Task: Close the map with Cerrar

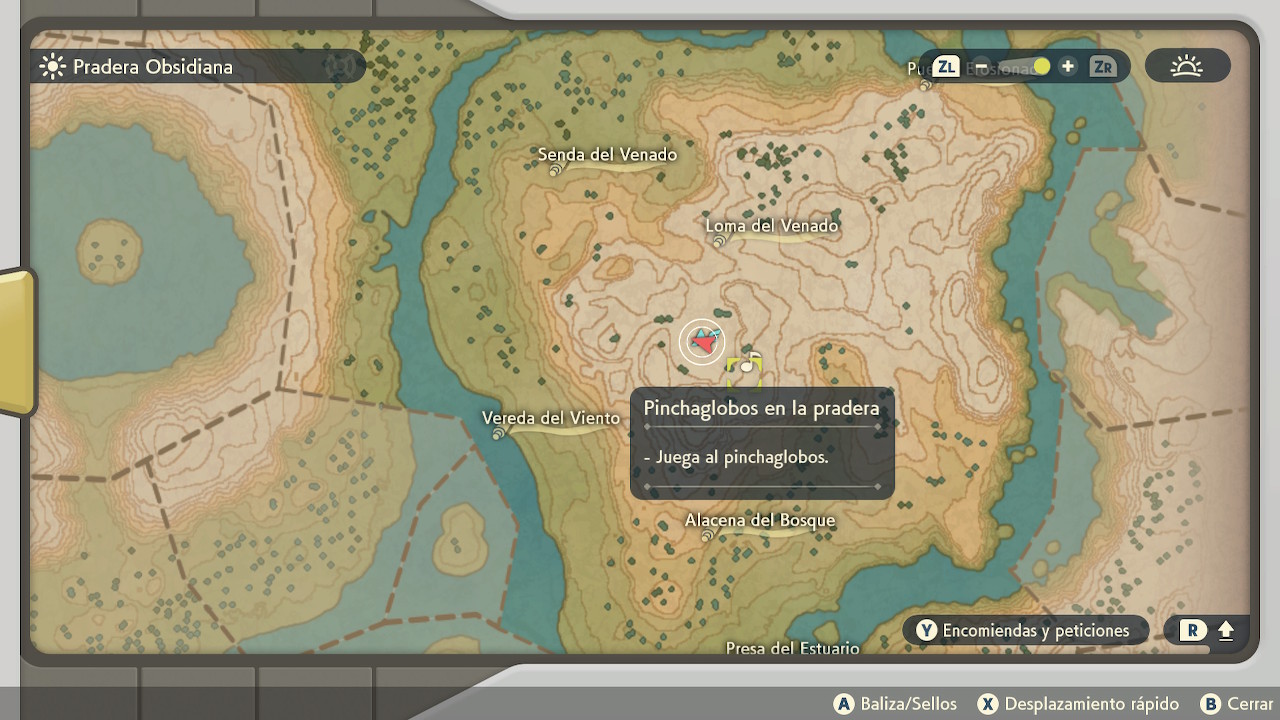Action: point(1237,704)
